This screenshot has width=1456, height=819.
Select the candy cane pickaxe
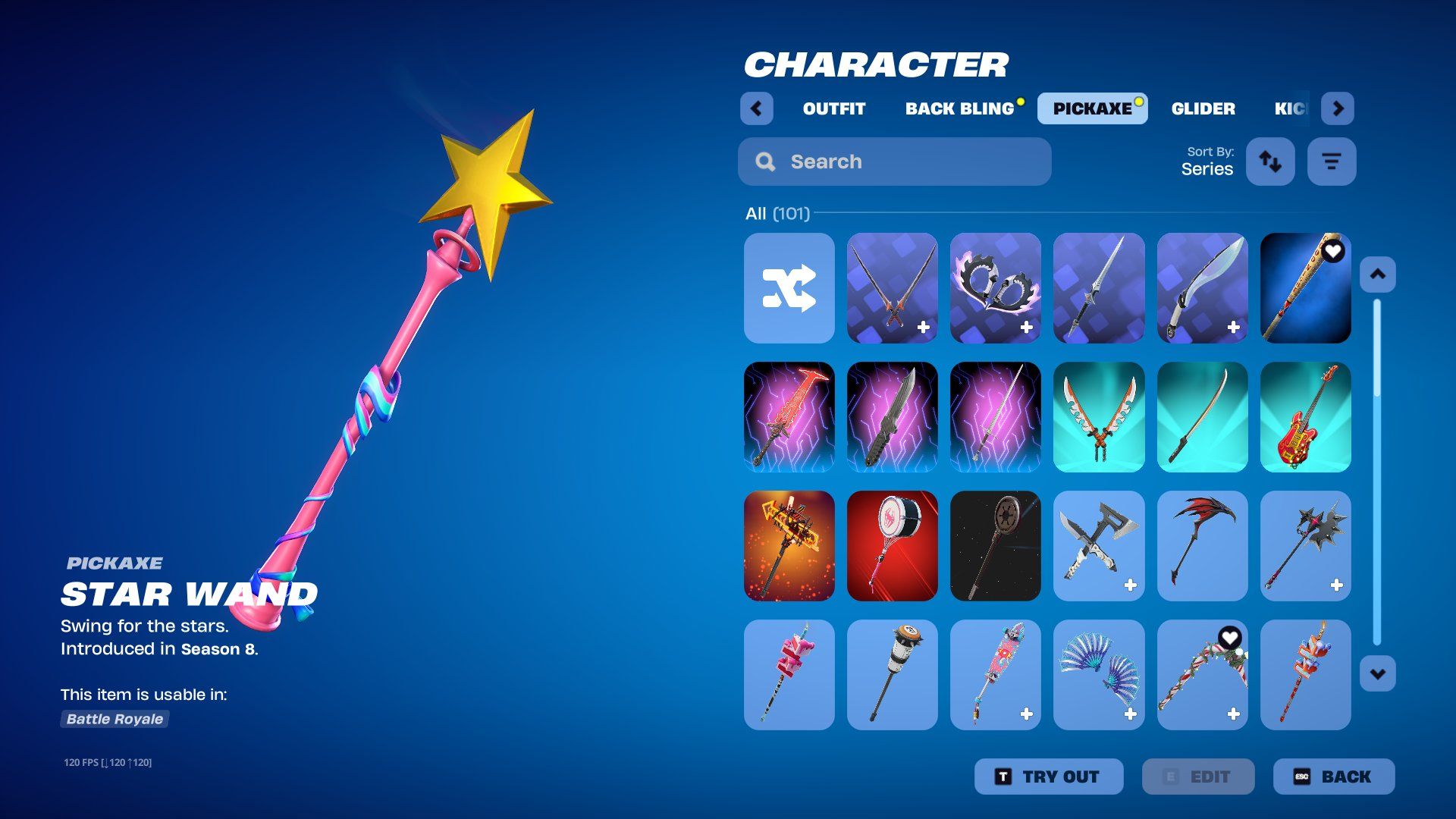(1202, 675)
